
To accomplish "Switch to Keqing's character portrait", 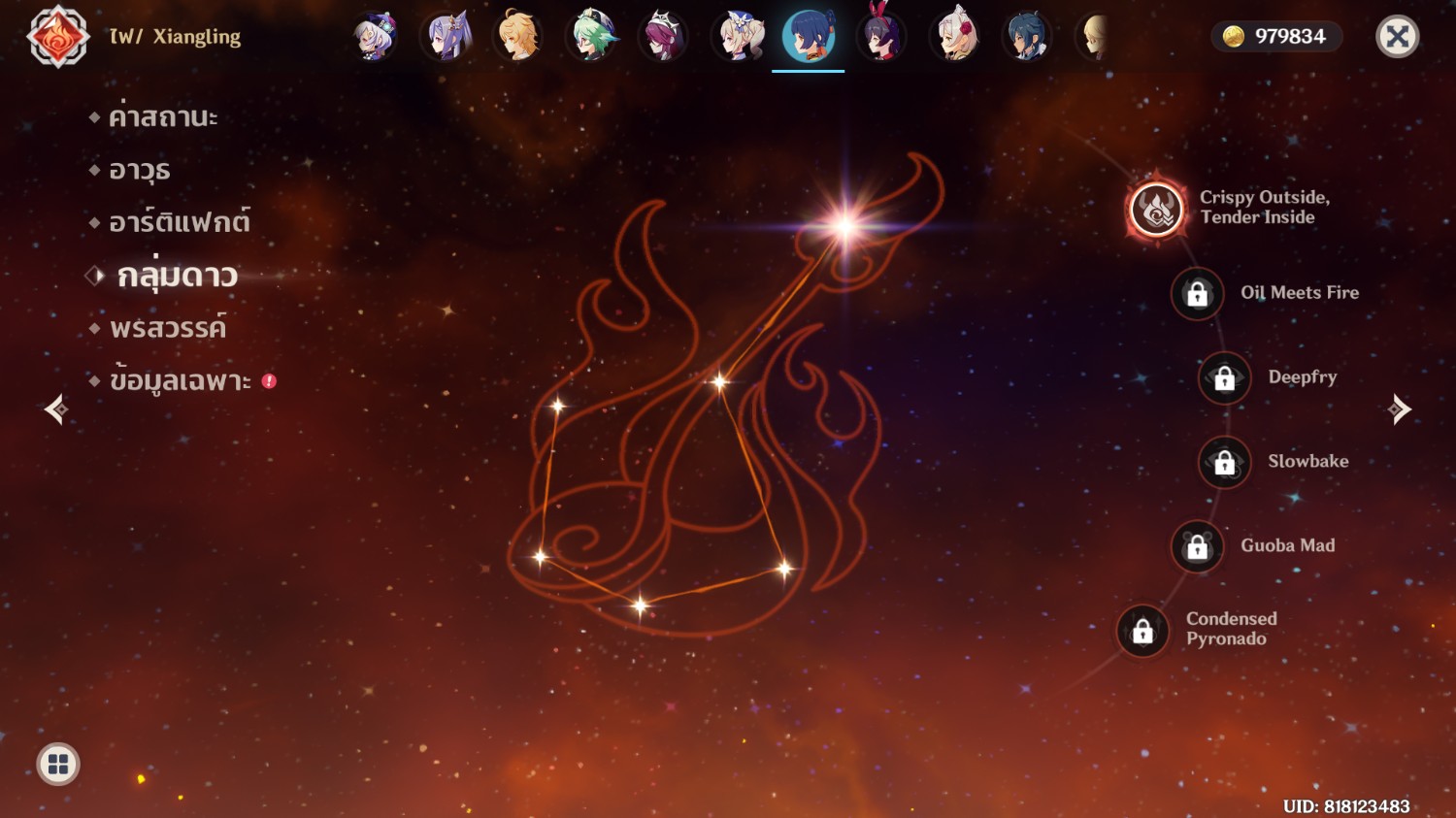I will pos(447,37).
